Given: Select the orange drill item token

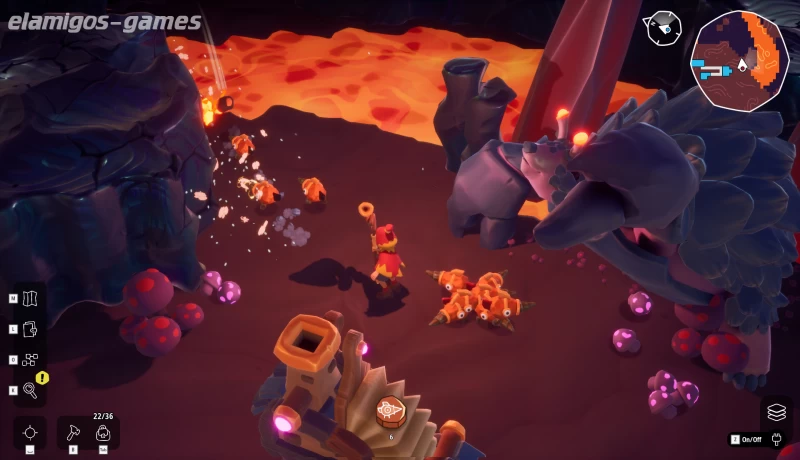Looking at the screenshot, I should pyautogui.click(x=390, y=410).
